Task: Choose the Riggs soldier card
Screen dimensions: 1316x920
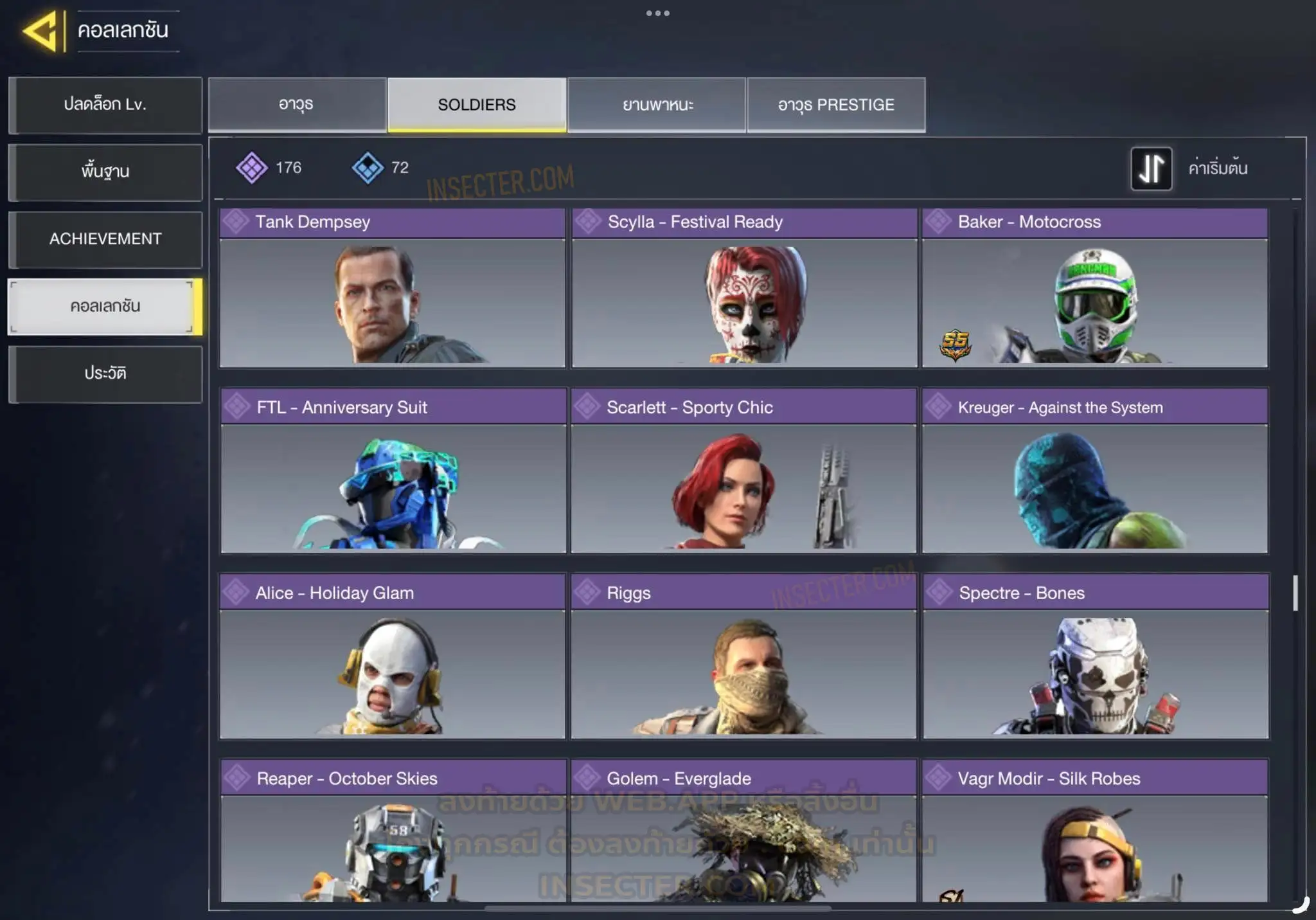Action: 743,656
